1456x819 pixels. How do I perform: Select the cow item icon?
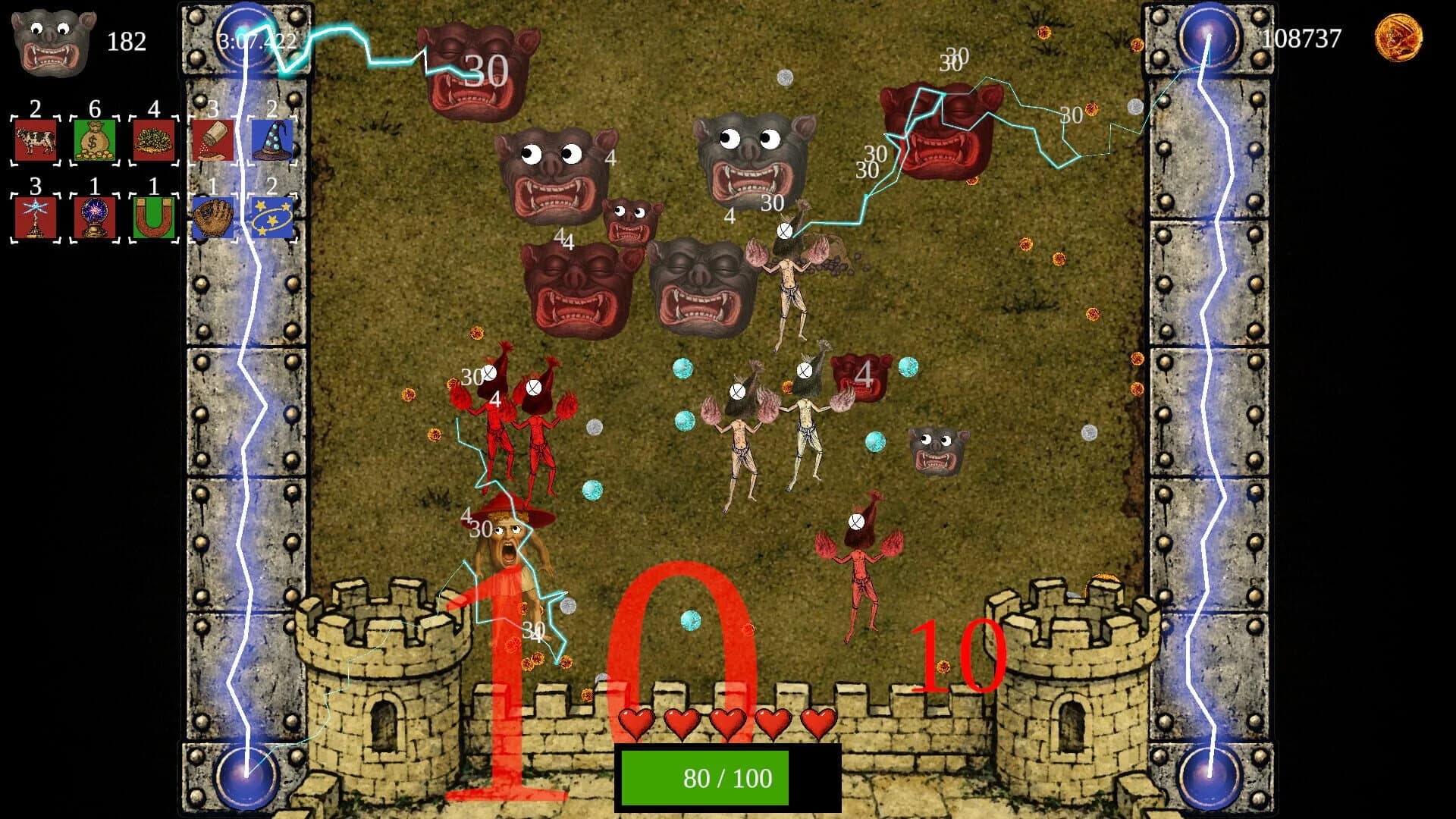34,140
